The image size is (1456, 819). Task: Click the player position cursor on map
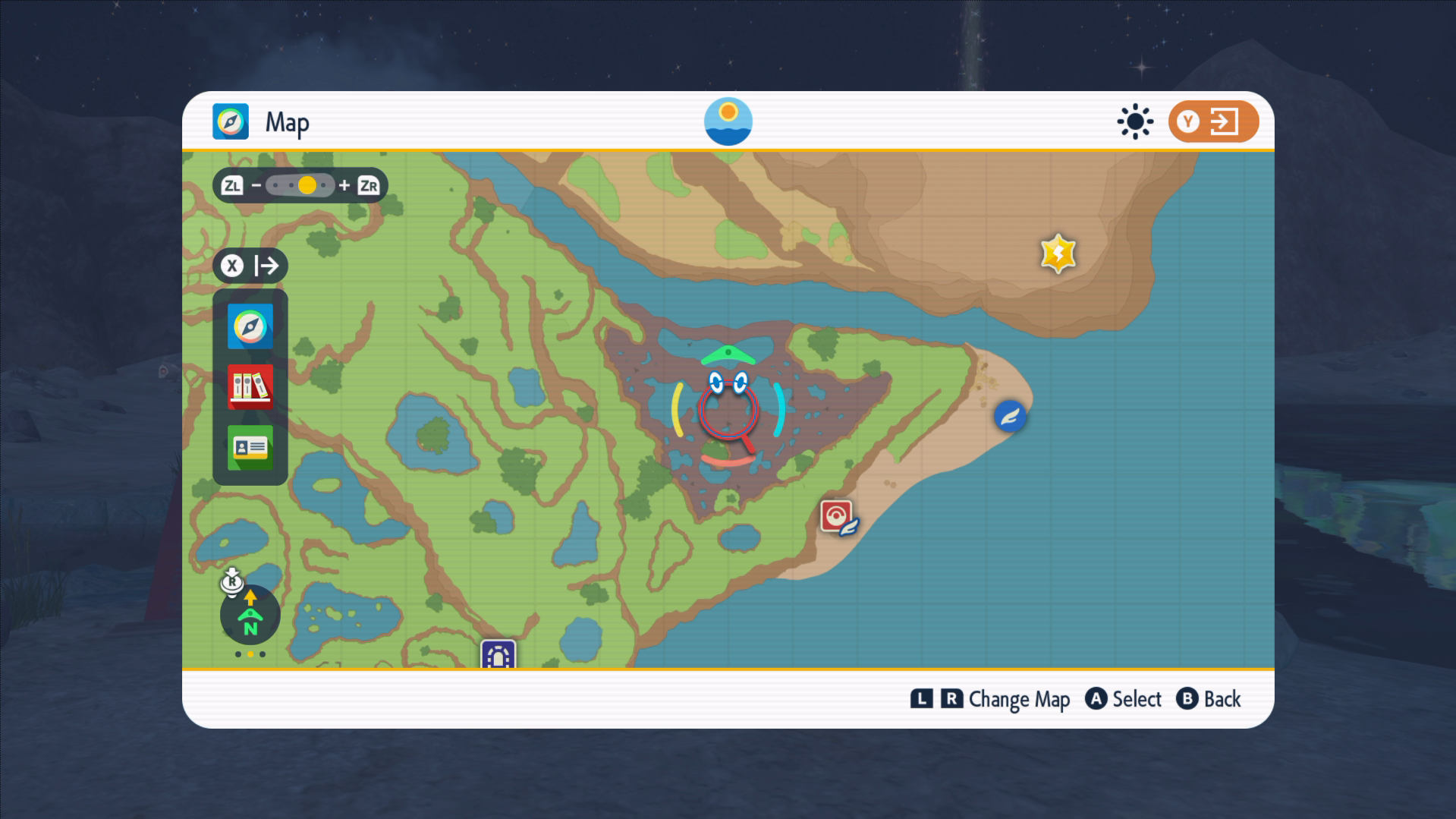728,411
